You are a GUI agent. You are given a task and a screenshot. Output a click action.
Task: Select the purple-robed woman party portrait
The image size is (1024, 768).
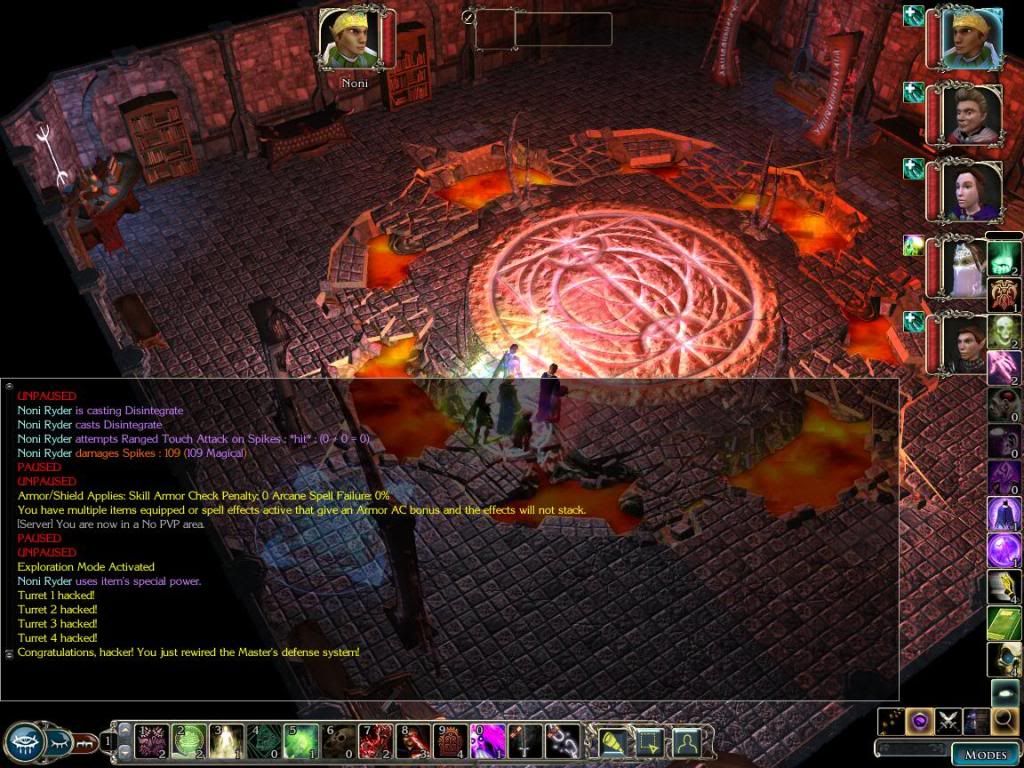click(x=970, y=192)
